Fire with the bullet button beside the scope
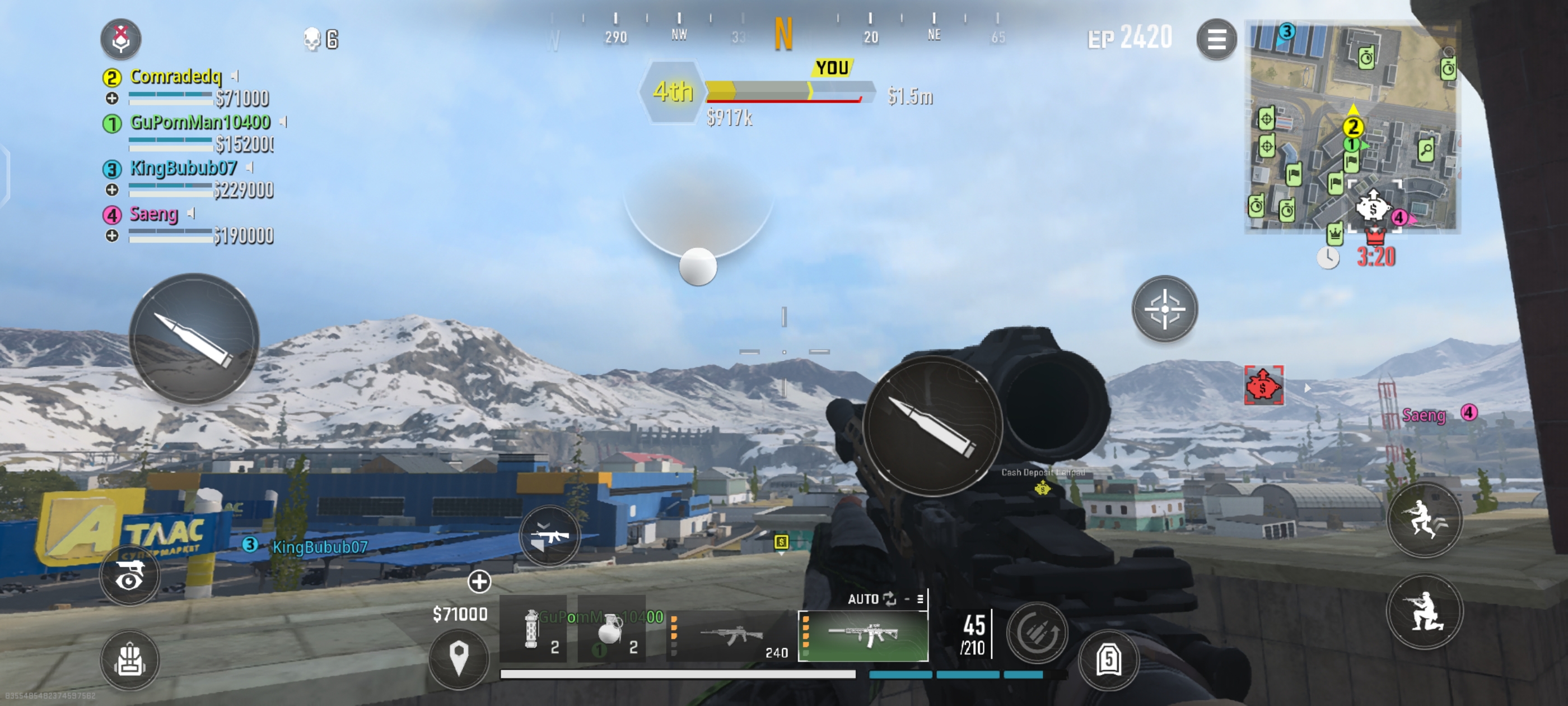Image resolution: width=1568 pixels, height=706 pixels. (932, 426)
